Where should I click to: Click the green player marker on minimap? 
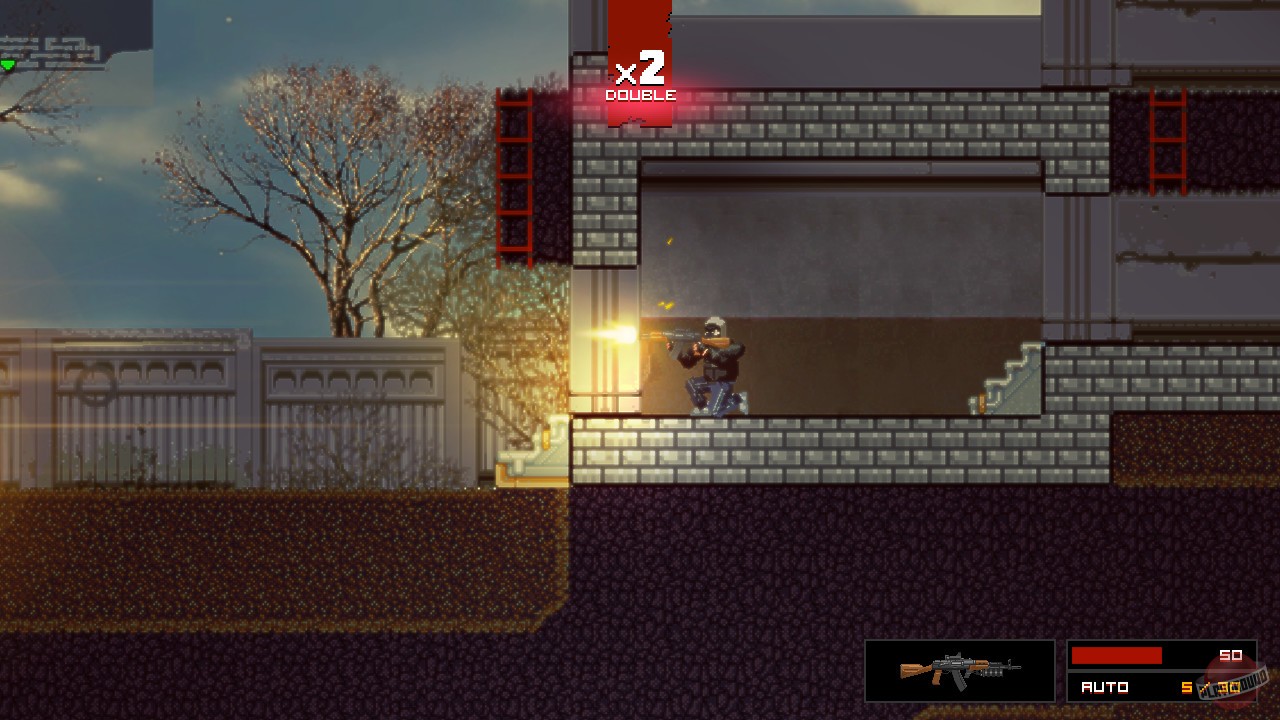click(7, 62)
